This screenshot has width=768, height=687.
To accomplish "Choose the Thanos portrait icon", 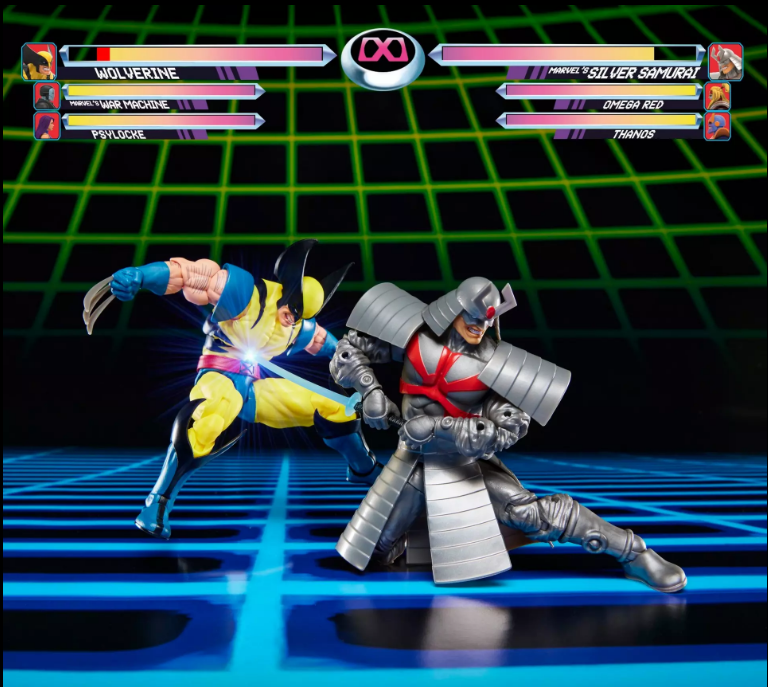I will pos(717,126).
